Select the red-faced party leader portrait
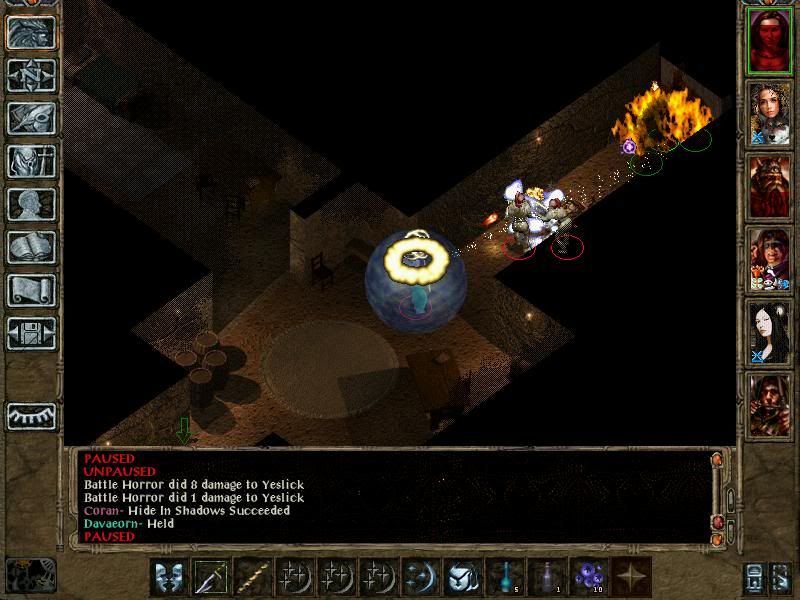800x600 pixels. coord(769,40)
